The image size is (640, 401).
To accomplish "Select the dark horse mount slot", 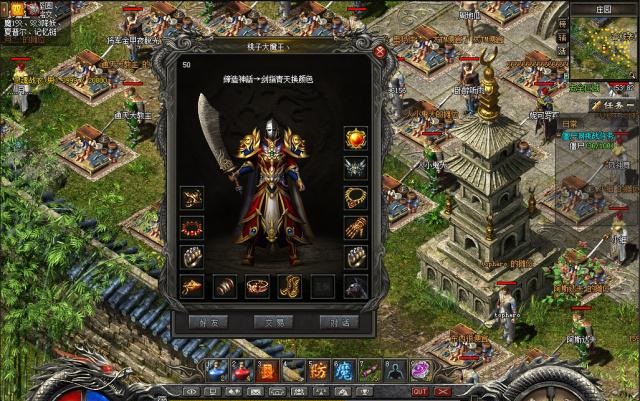I will click(x=356, y=286).
